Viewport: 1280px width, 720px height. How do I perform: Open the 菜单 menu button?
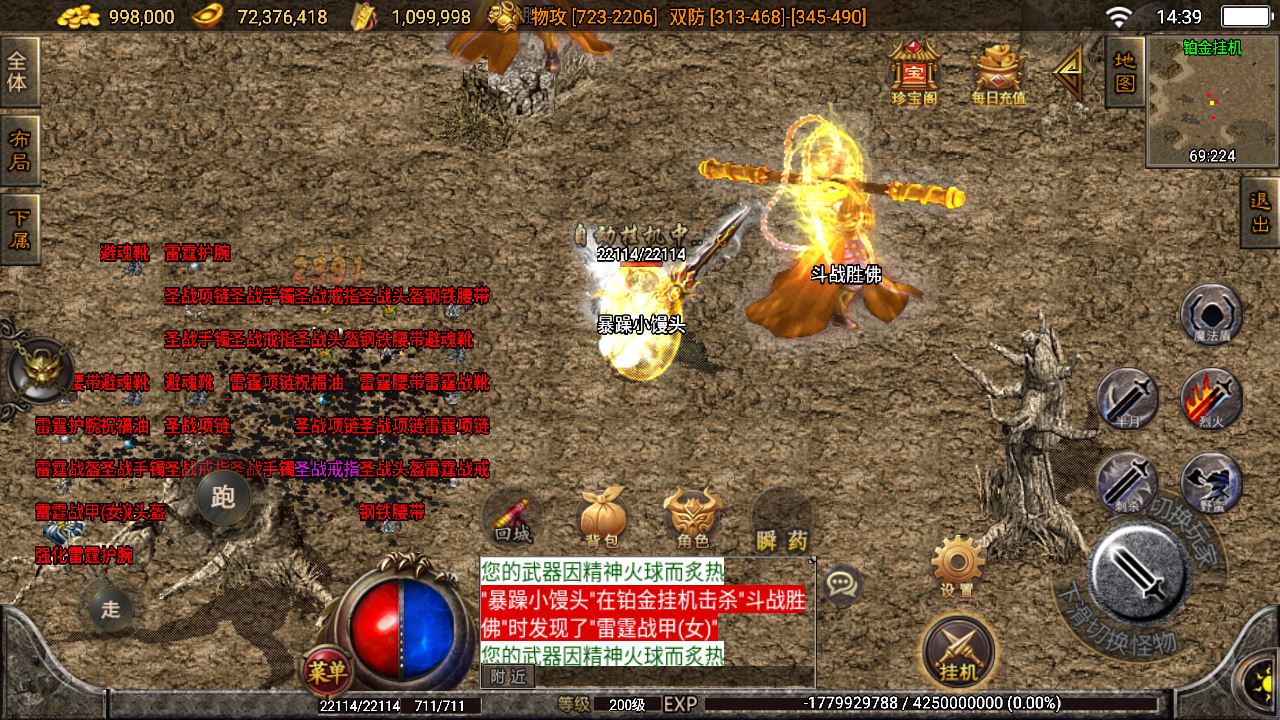327,672
